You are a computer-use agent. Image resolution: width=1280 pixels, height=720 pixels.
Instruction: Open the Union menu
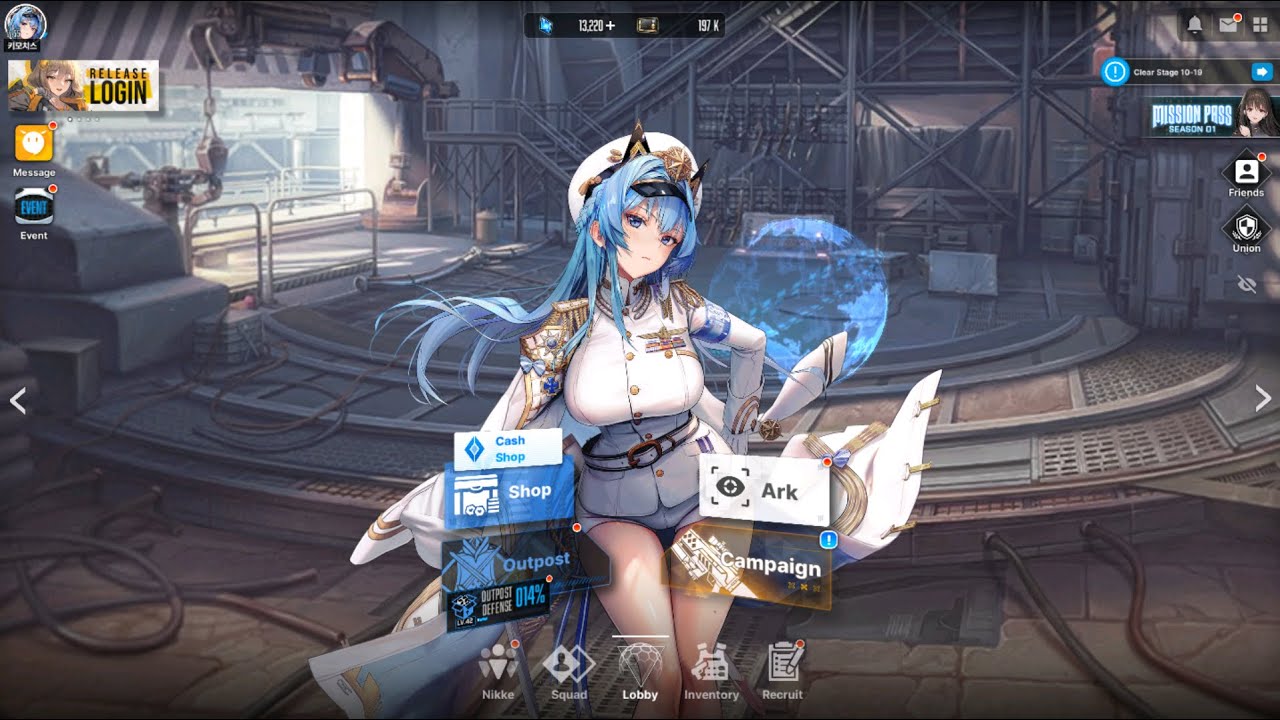tap(1246, 230)
